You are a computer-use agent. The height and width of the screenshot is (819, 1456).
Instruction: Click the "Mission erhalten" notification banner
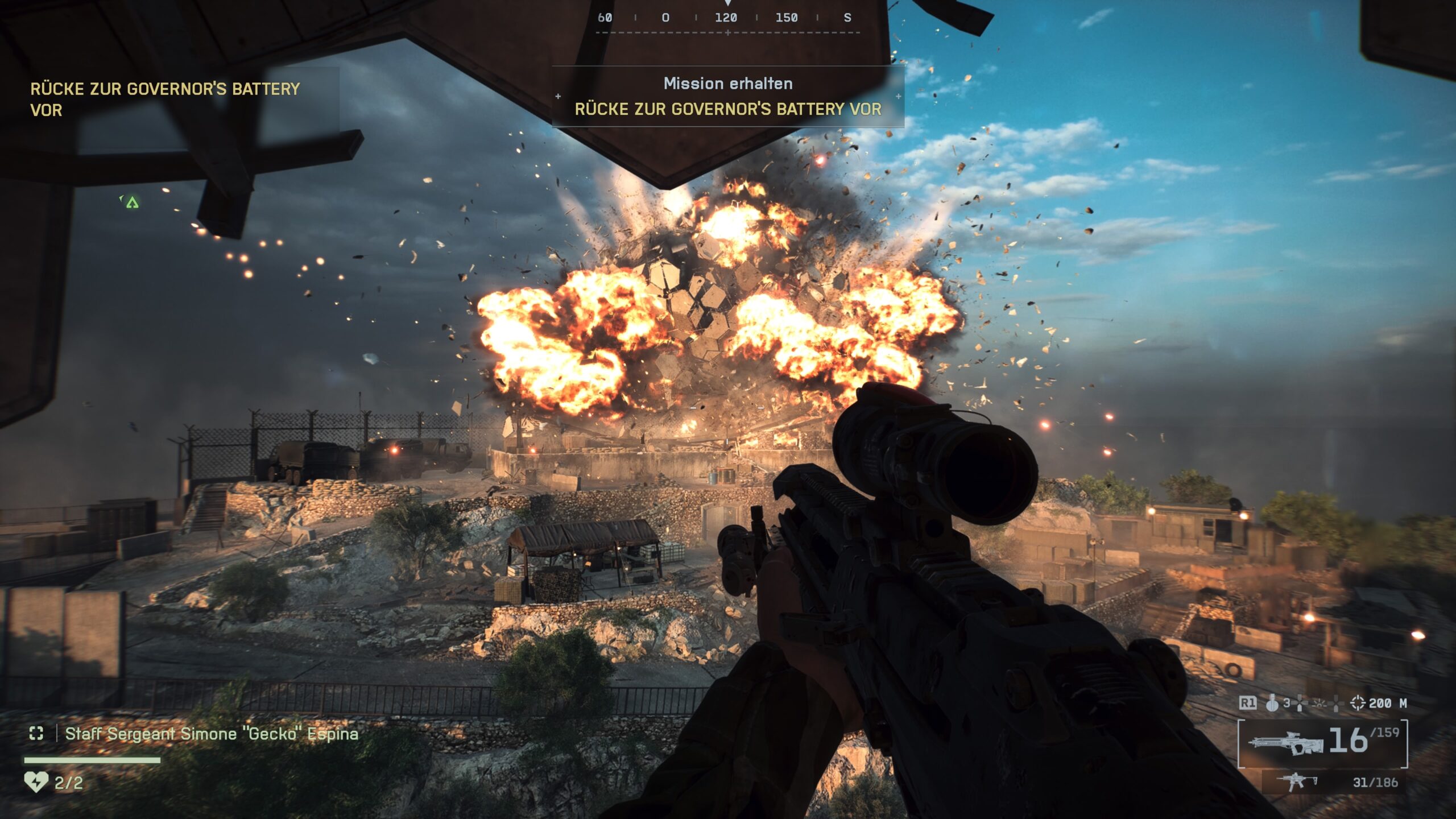tap(728, 96)
